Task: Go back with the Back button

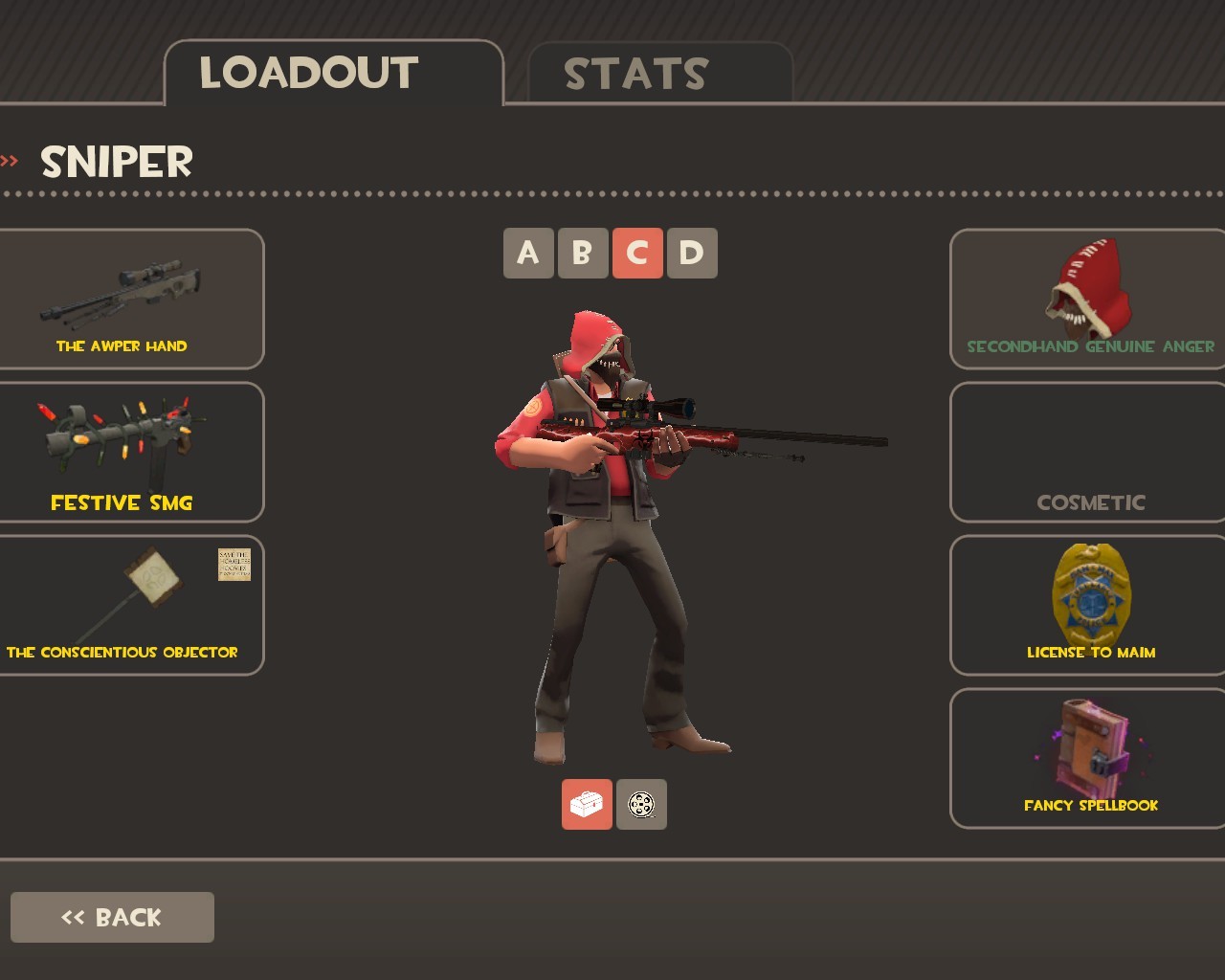Action: click(x=112, y=917)
